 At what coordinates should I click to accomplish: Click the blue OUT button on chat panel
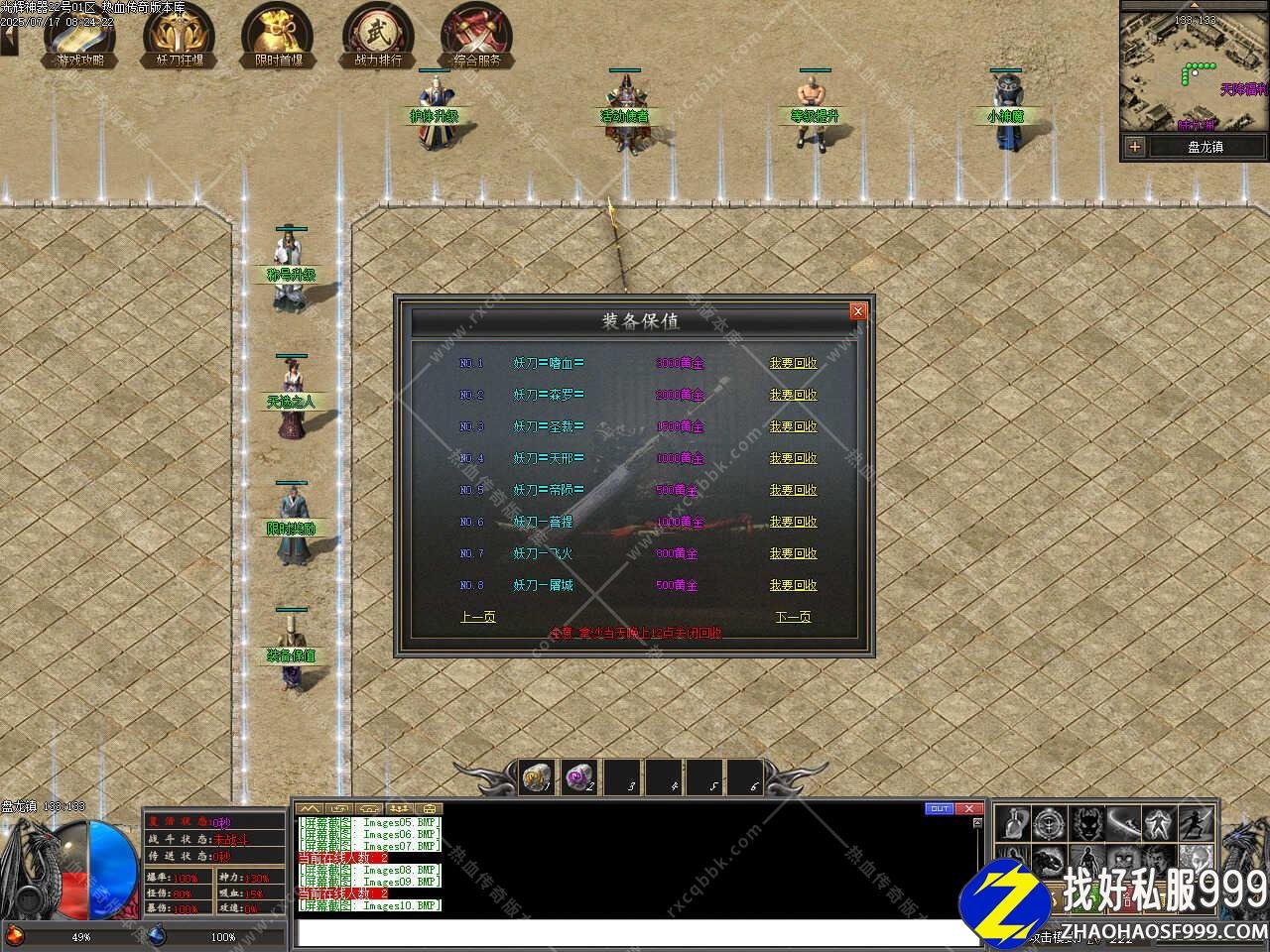coord(939,809)
